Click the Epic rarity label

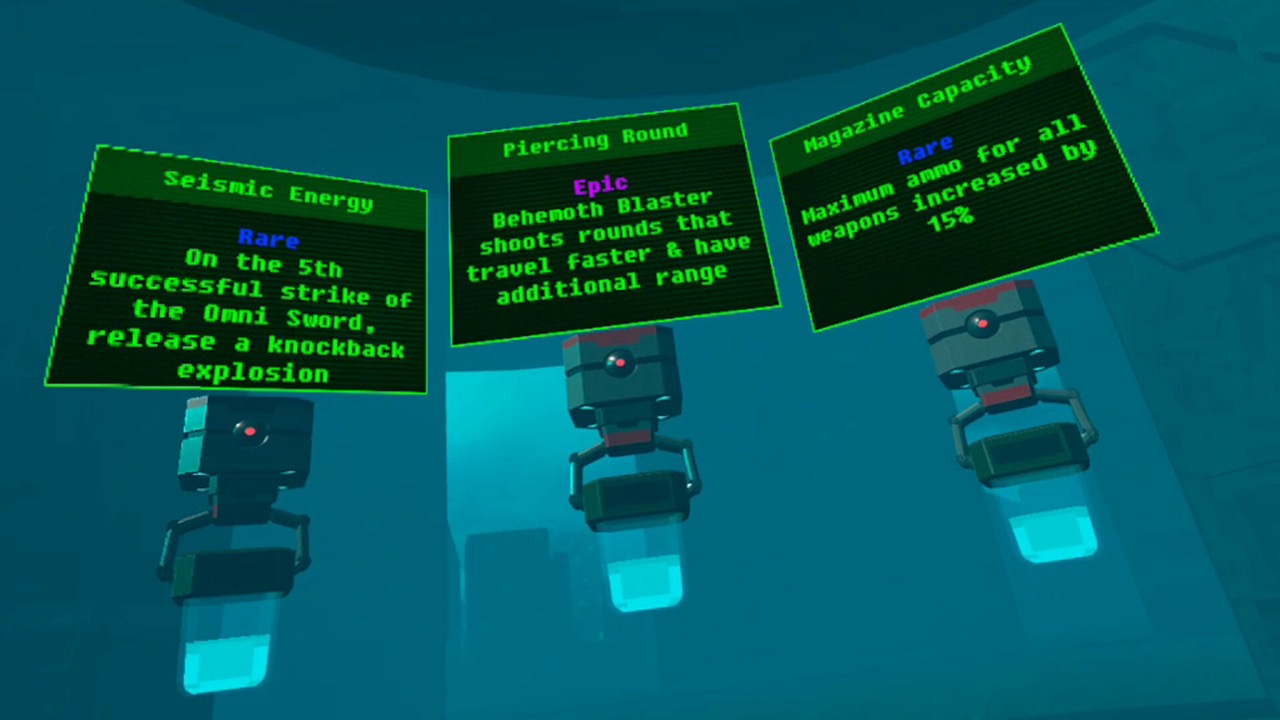[600, 185]
